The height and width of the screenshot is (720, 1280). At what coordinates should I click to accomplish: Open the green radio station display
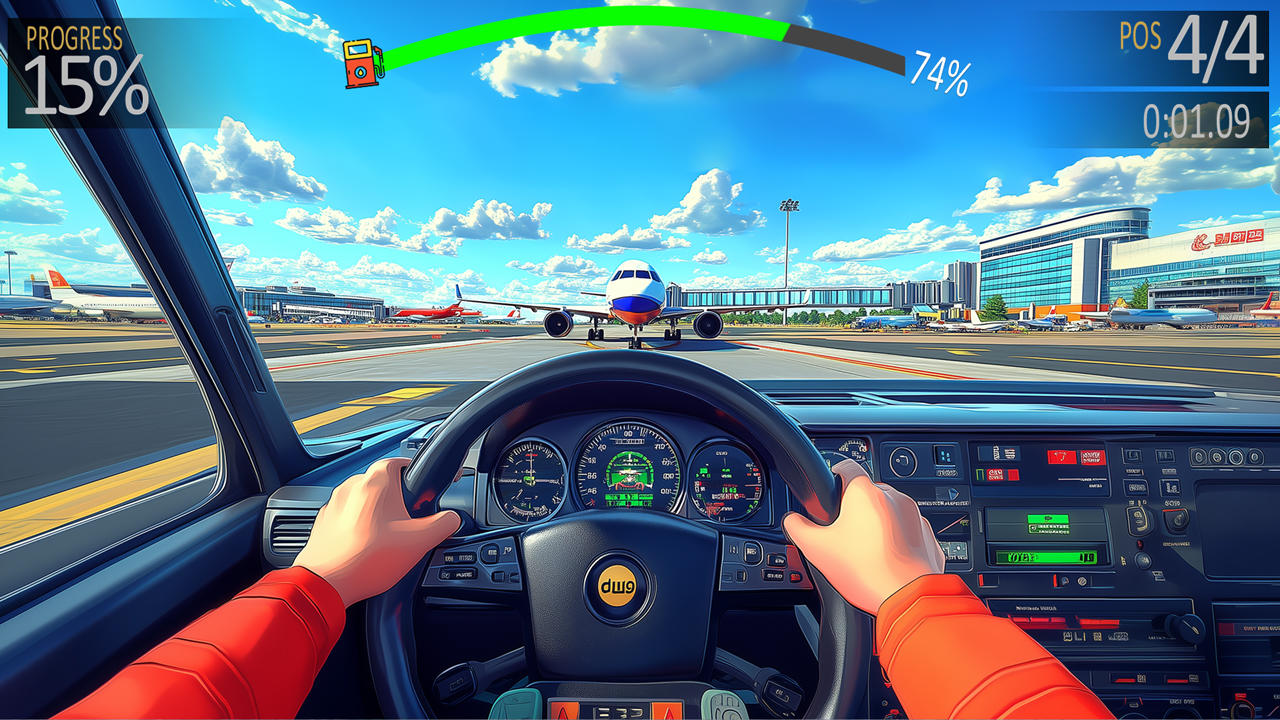pos(1047,555)
